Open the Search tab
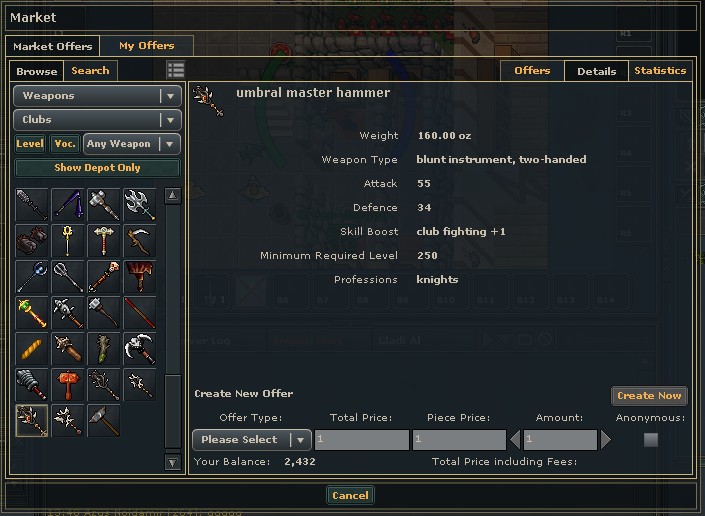 (90, 71)
